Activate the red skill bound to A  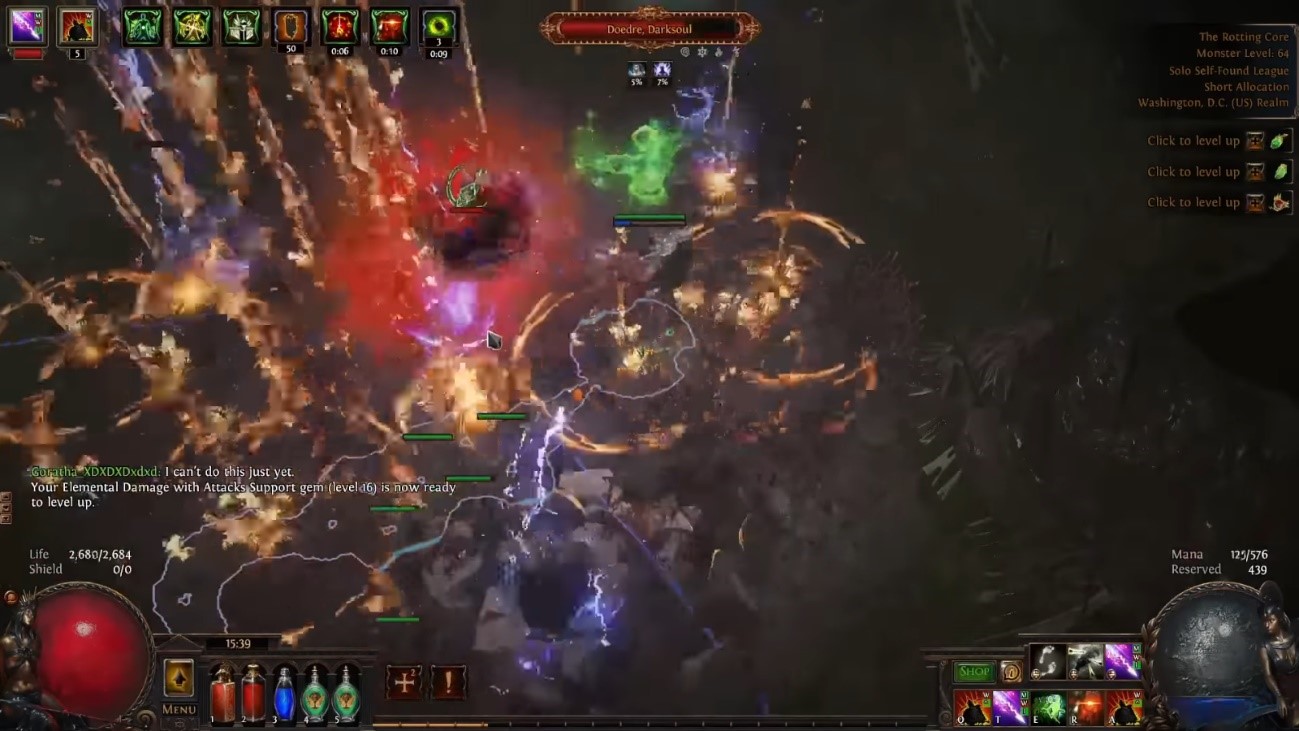tap(1124, 708)
